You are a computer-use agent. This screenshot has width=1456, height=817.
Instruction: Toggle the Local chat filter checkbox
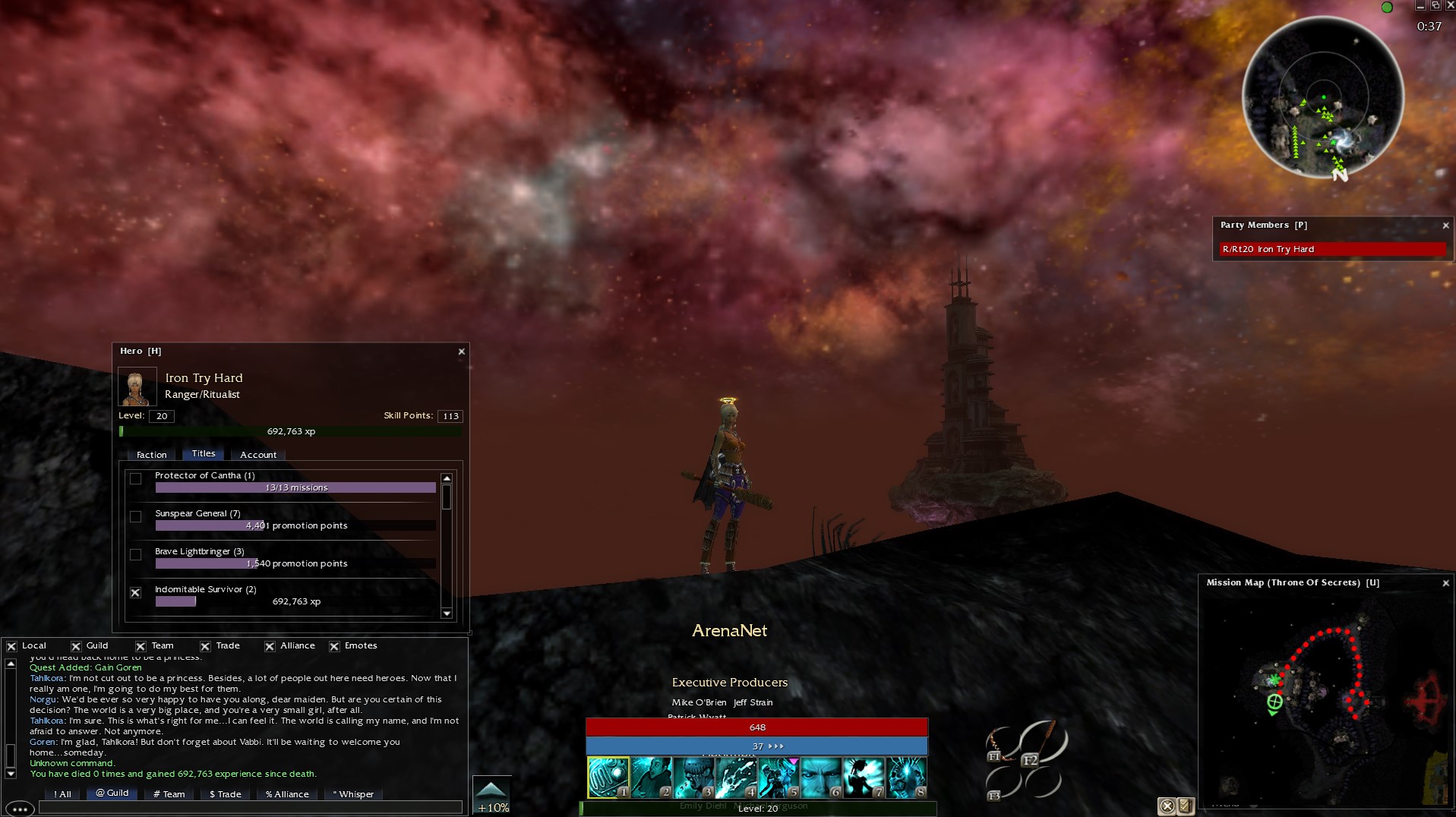pyautogui.click(x=11, y=646)
